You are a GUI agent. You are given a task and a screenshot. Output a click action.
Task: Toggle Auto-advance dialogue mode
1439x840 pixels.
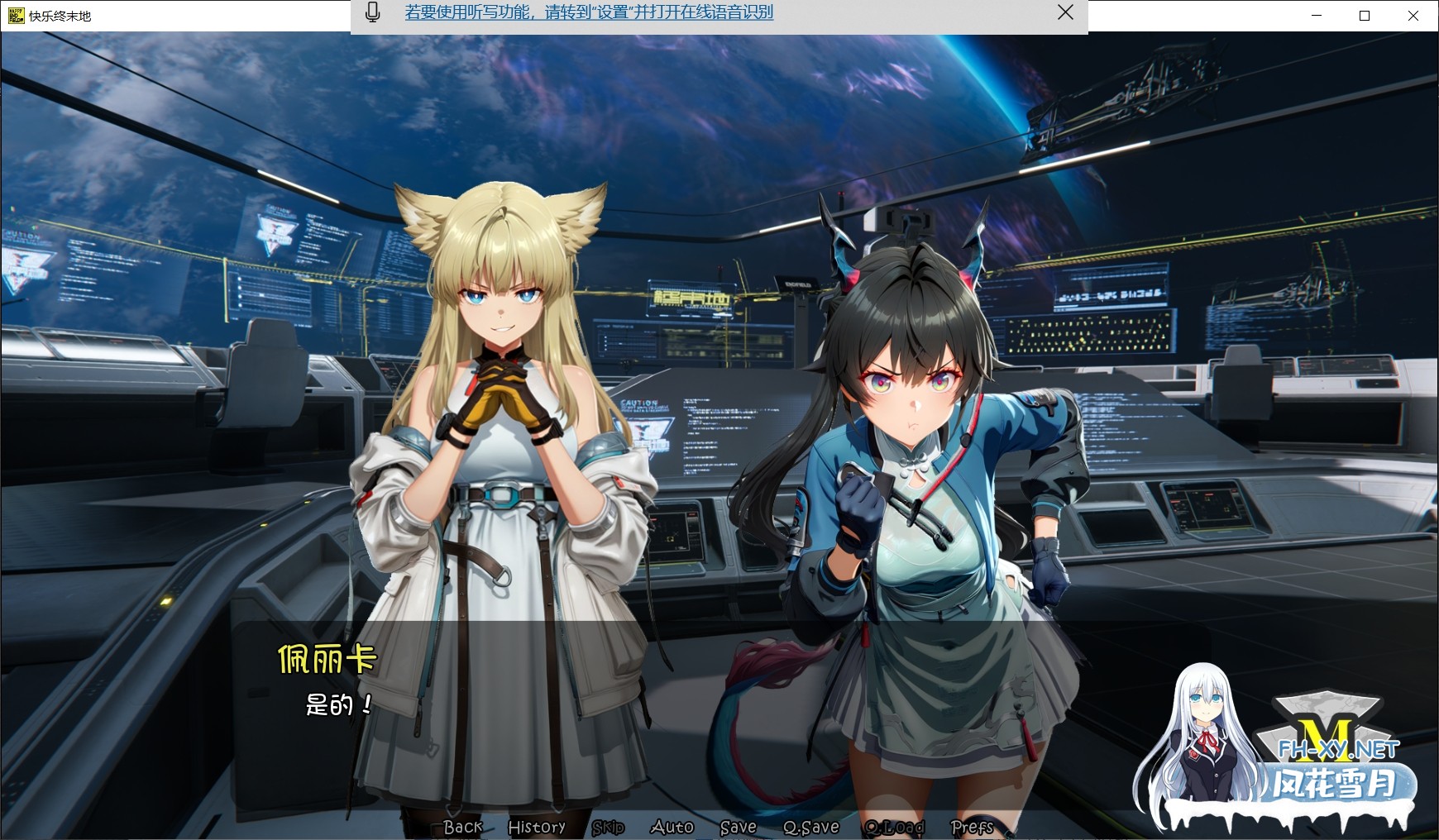672,827
